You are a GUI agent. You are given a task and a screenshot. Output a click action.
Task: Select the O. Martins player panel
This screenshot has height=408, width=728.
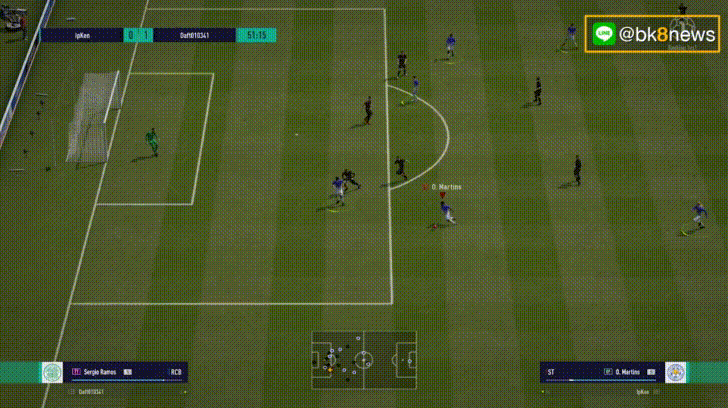click(x=601, y=372)
